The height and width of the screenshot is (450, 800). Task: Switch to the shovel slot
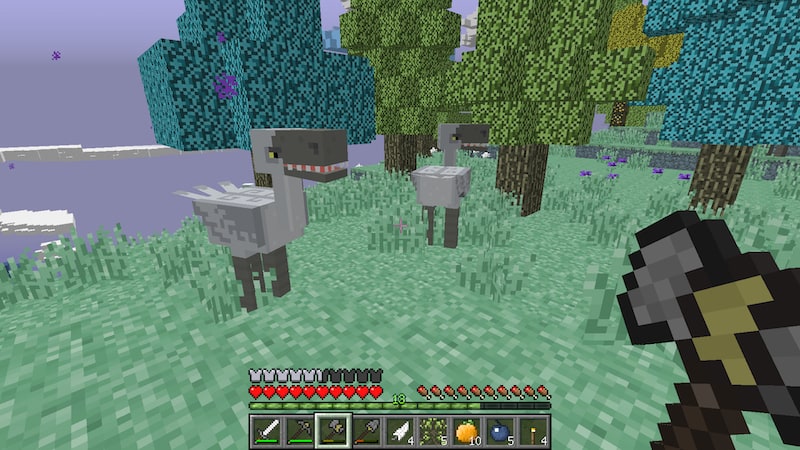click(x=366, y=431)
